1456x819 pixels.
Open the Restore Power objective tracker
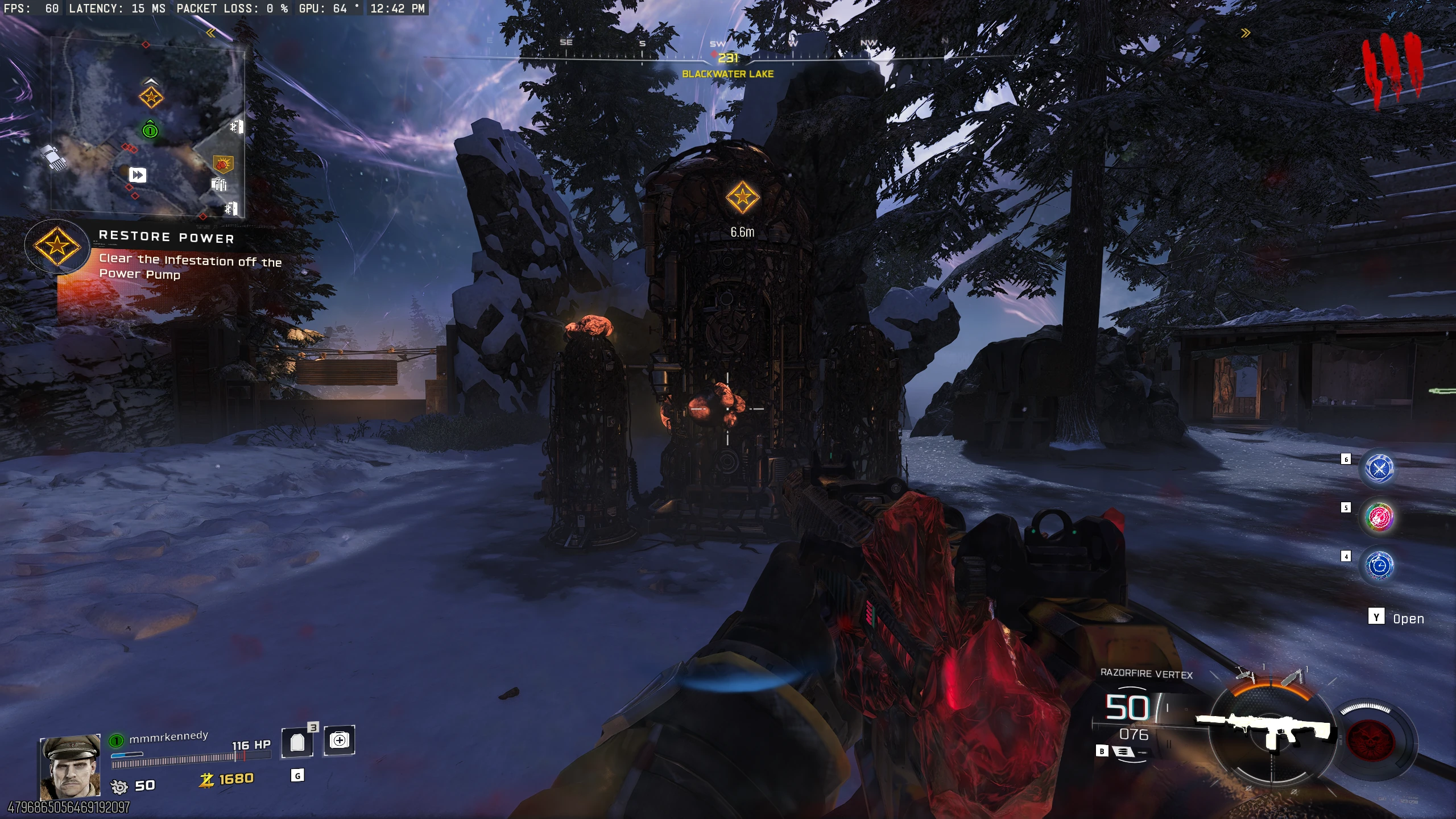57,246
